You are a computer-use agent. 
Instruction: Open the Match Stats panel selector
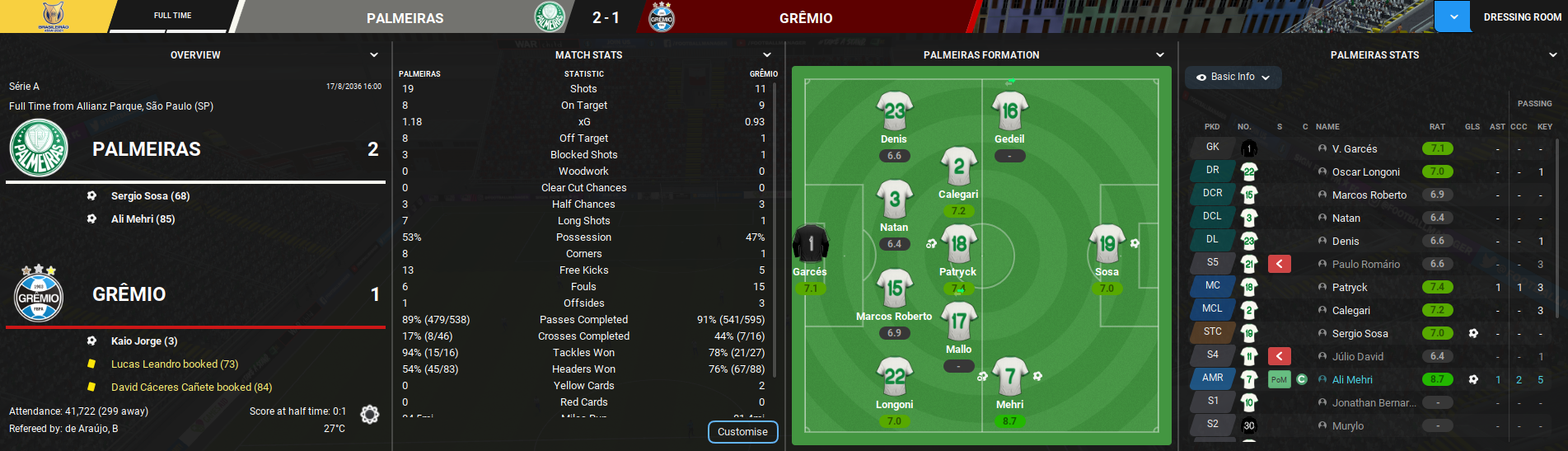[767, 55]
